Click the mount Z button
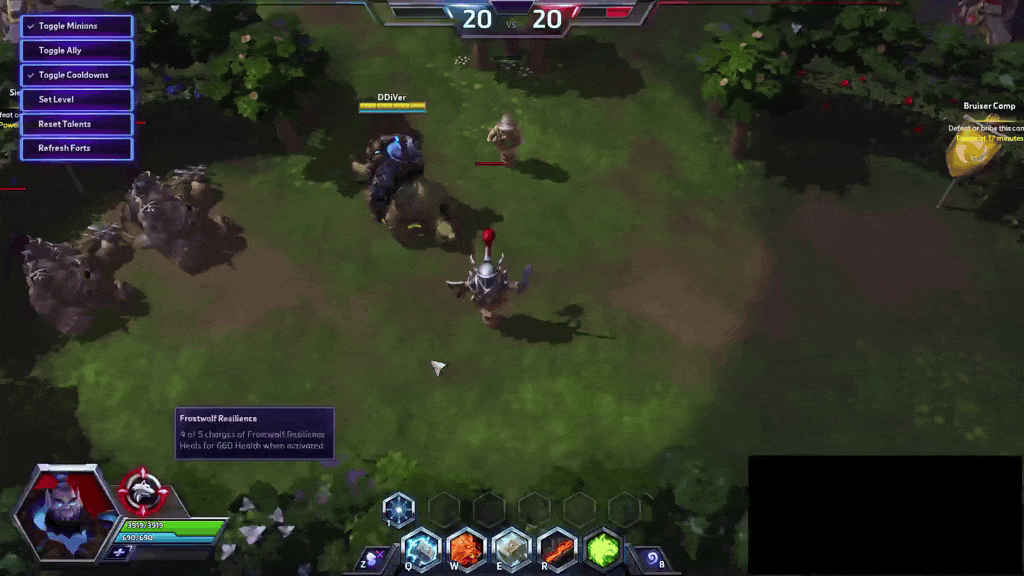1024x576 pixels. 376,558
